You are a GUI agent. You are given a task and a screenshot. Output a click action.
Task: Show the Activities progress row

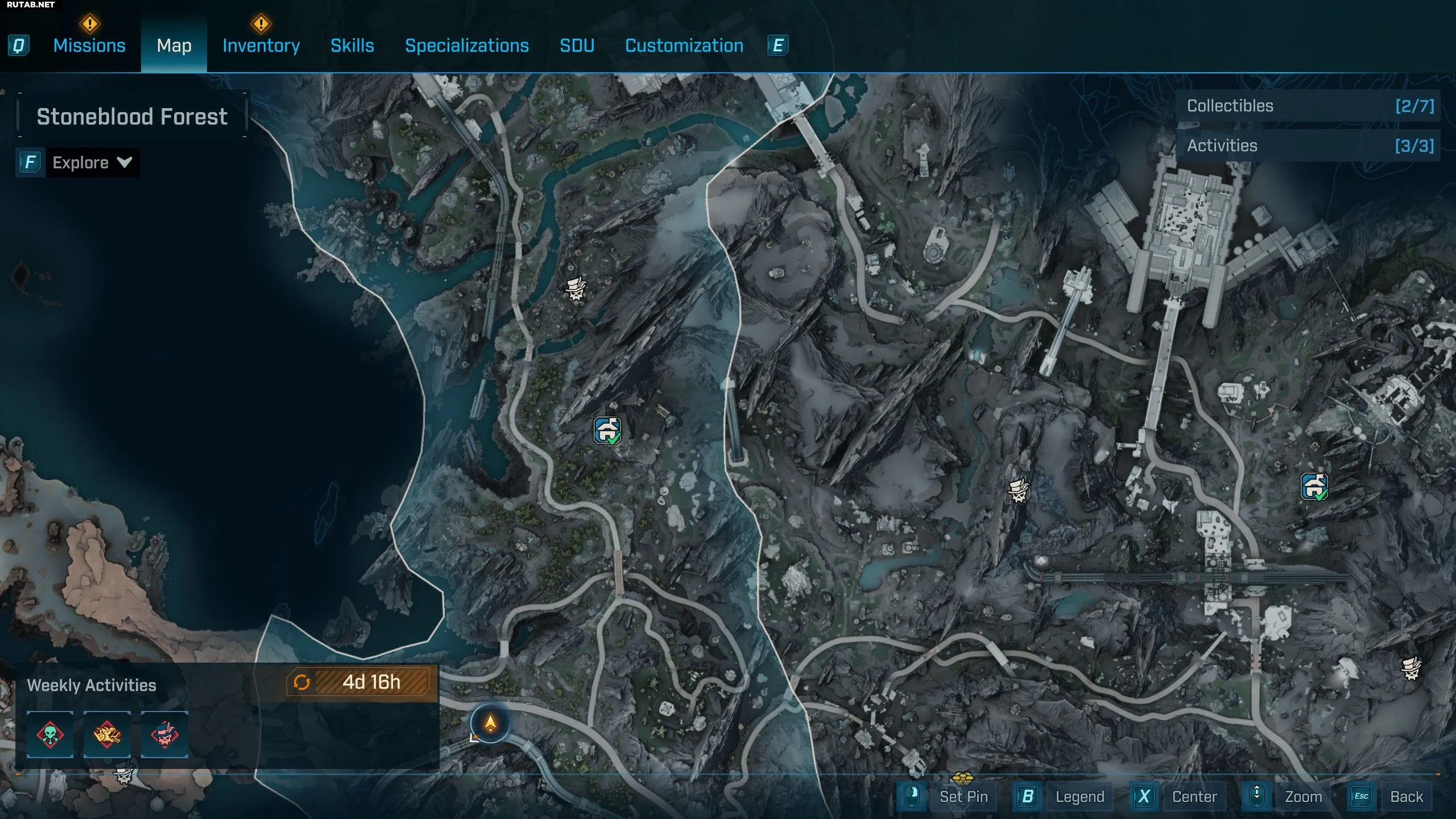1308,146
